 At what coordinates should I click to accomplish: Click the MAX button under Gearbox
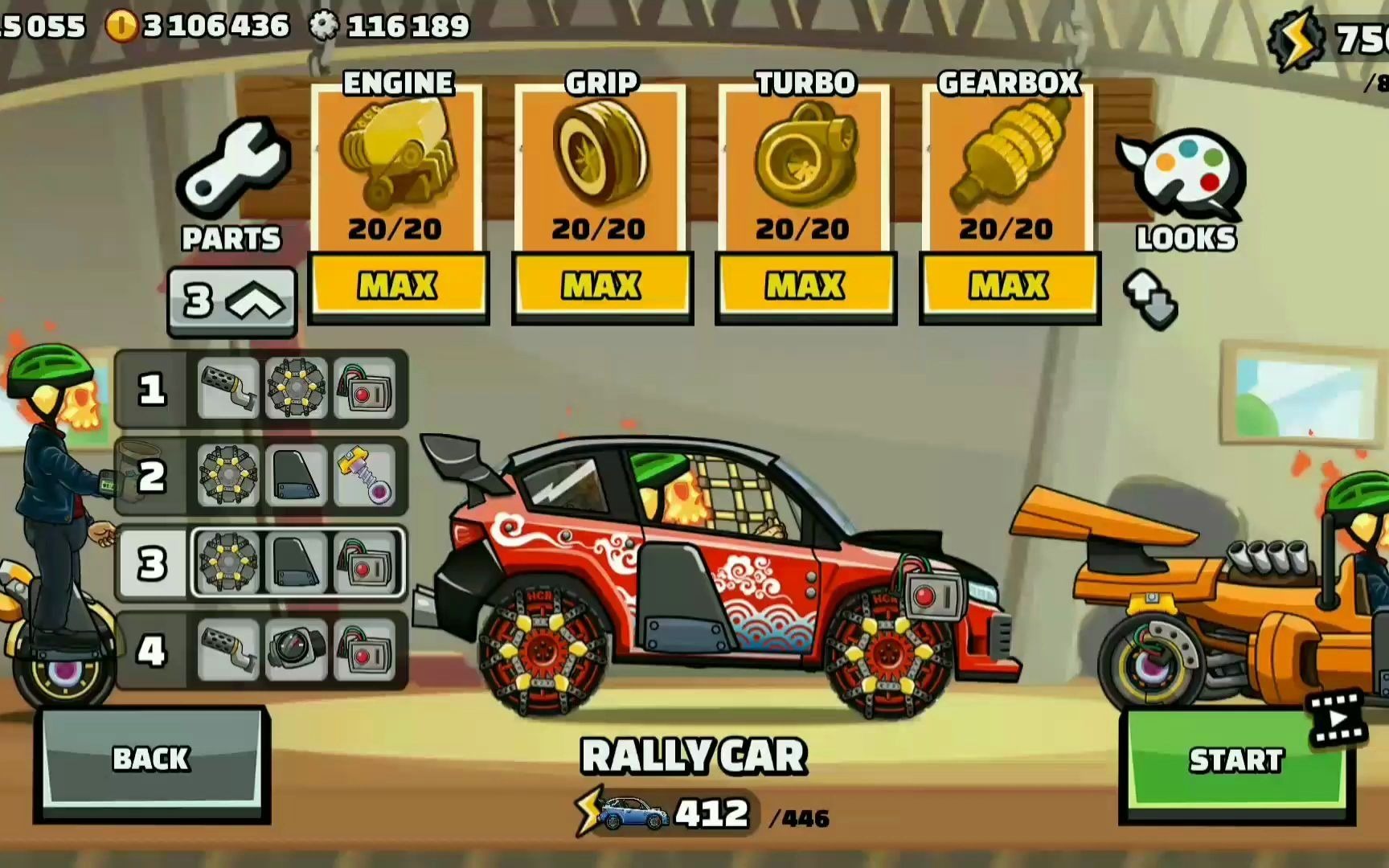pos(1009,285)
